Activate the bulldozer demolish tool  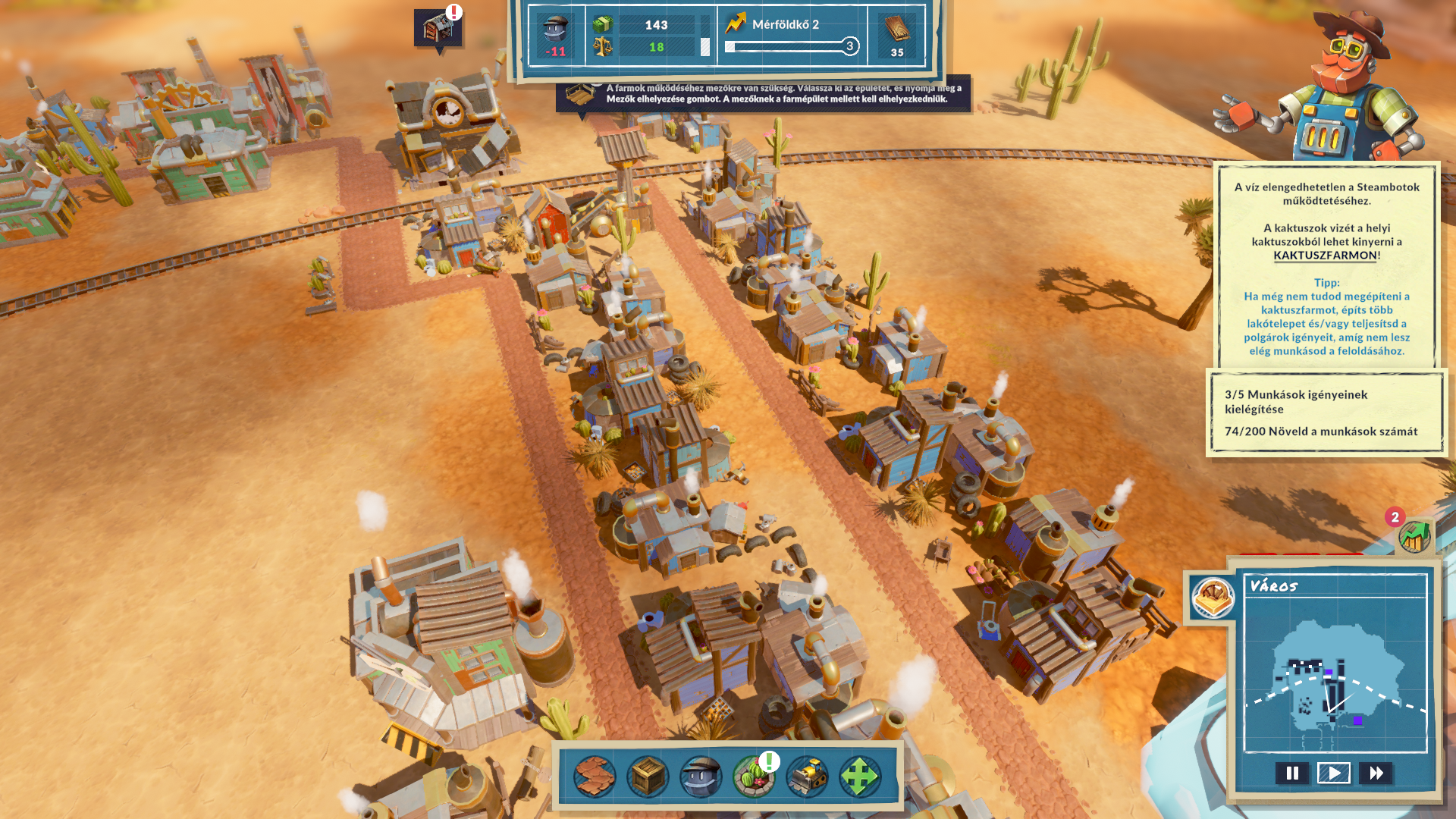(x=806, y=776)
